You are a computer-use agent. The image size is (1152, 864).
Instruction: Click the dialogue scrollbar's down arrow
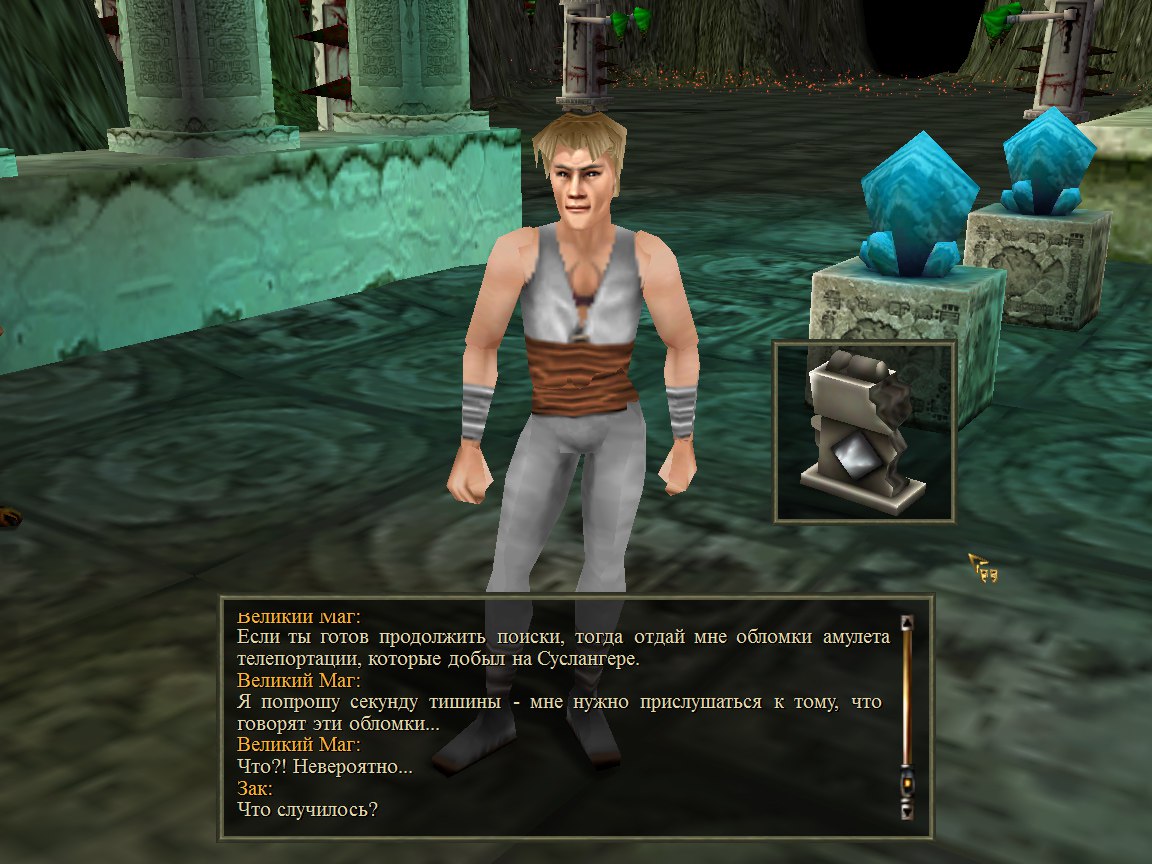pyautogui.click(x=907, y=811)
